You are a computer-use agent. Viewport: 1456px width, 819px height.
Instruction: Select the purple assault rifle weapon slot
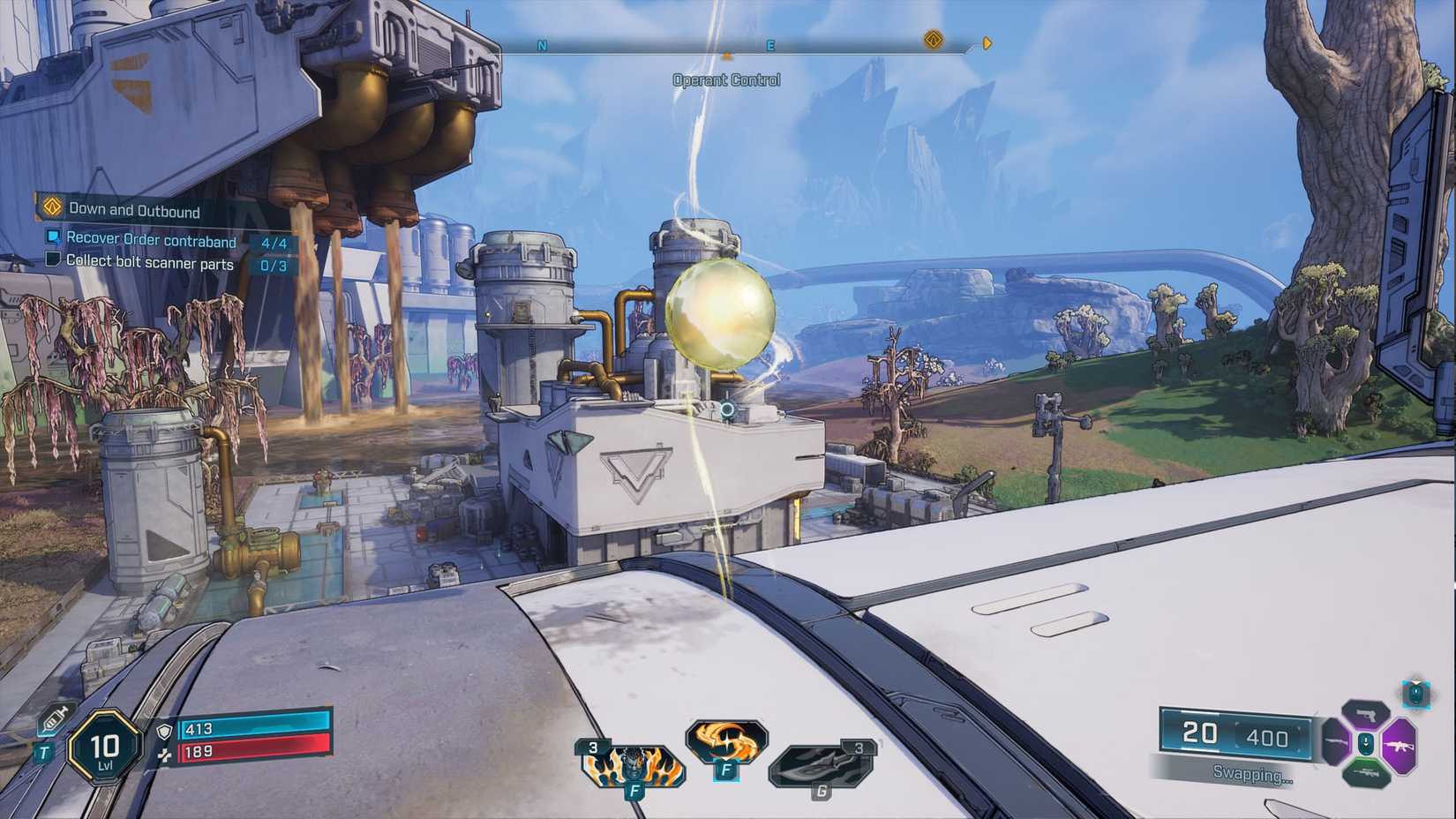point(1400,747)
